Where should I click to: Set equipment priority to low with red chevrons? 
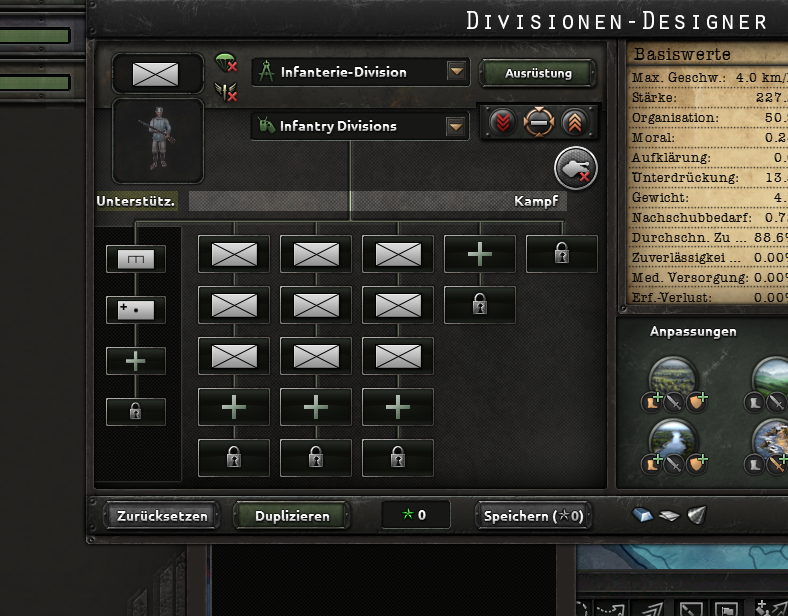[x=502, y=122]
